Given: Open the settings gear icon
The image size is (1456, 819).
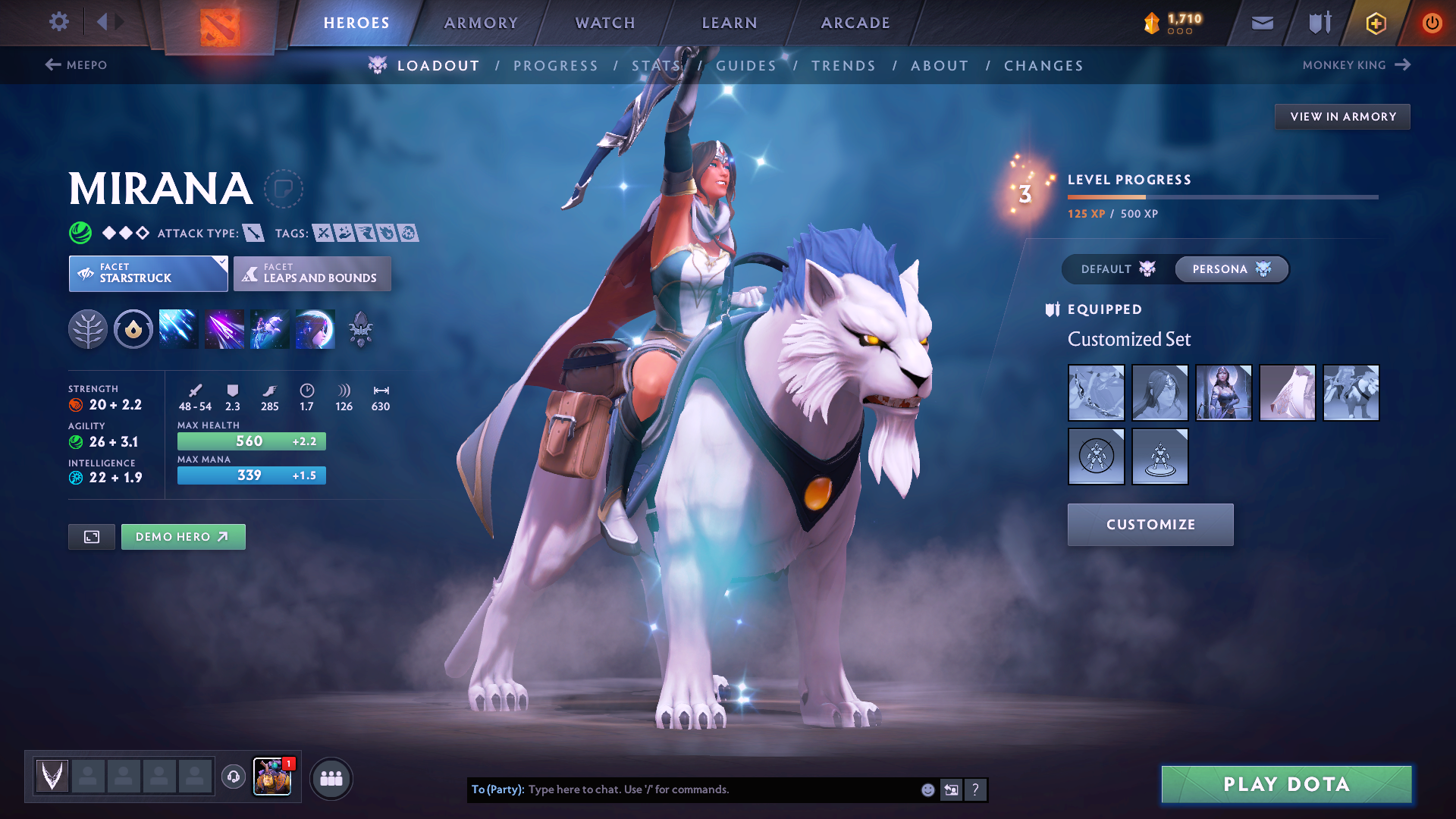Looking at the screenshot, I should (58, 22).
